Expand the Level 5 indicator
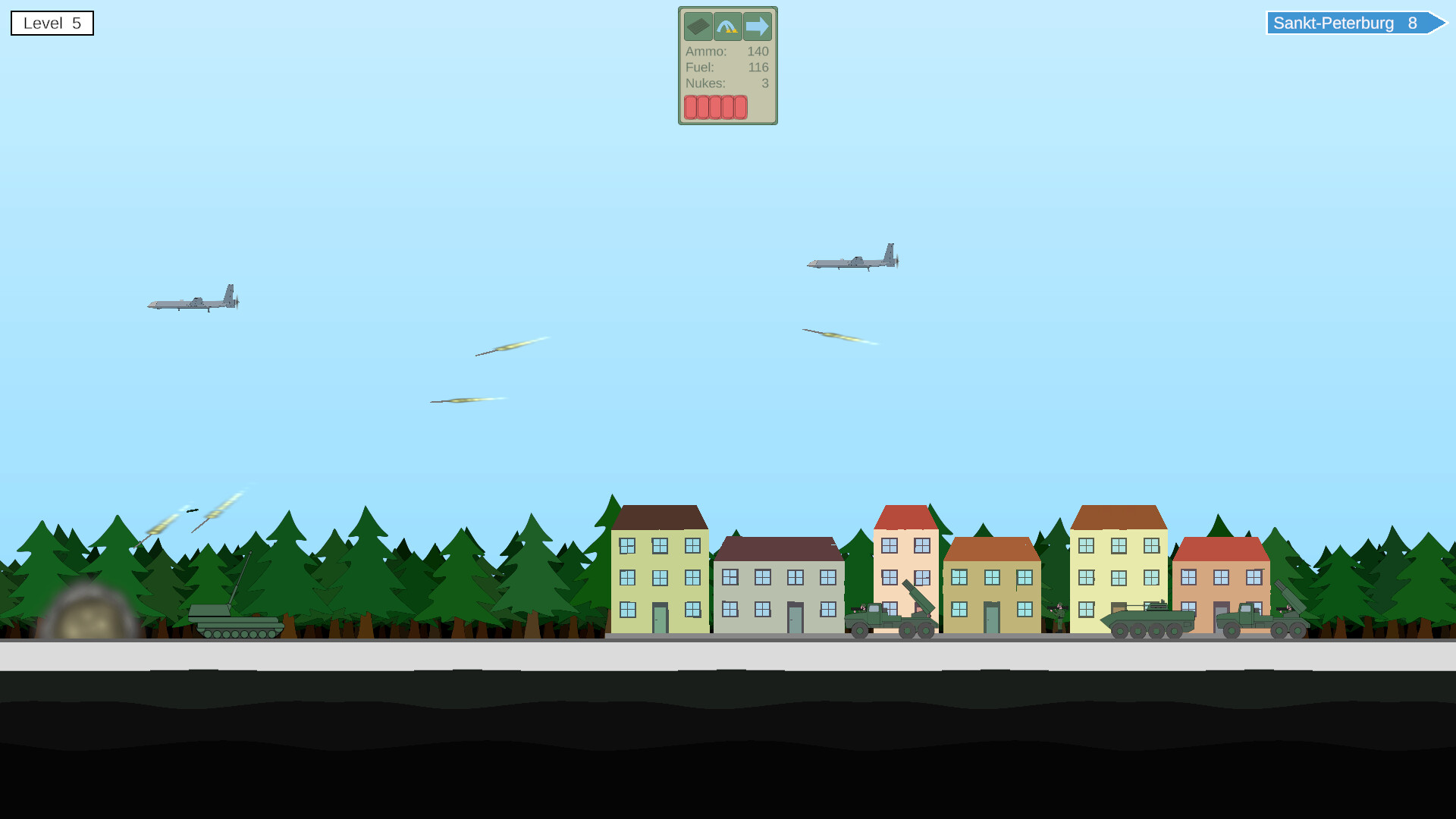Viewport: 1456px width, 819px height. point(52,23)
